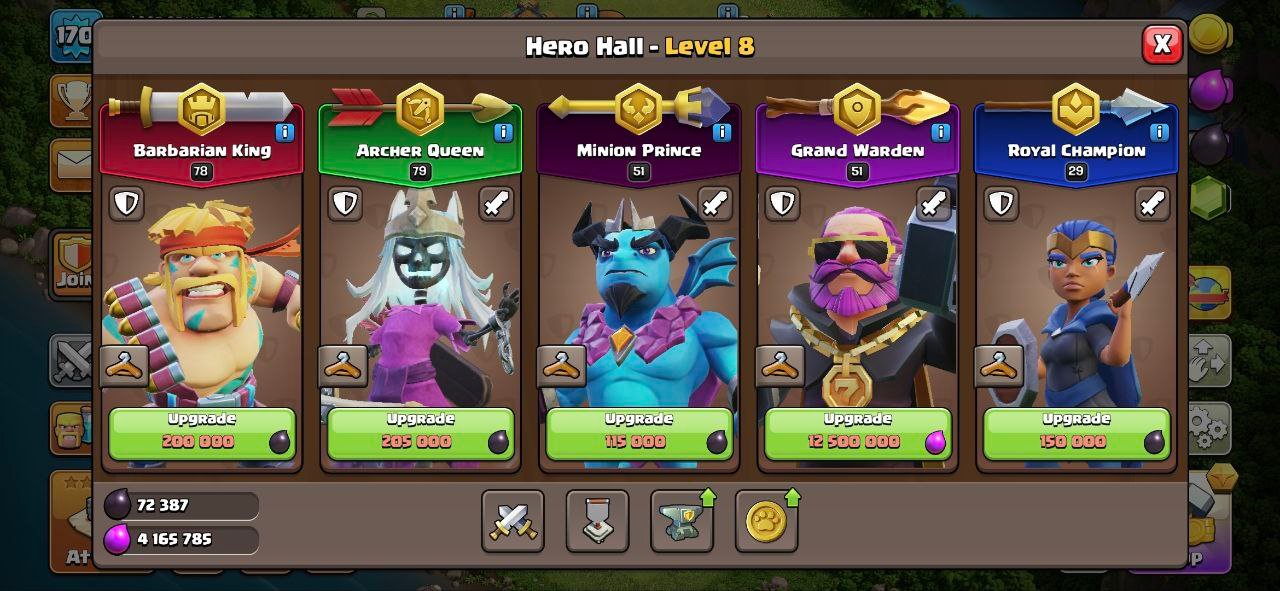Close the Hero Hall window
Viewport: 1280px width, 591px height.
pyautogui.click(x=1161, y=45)
